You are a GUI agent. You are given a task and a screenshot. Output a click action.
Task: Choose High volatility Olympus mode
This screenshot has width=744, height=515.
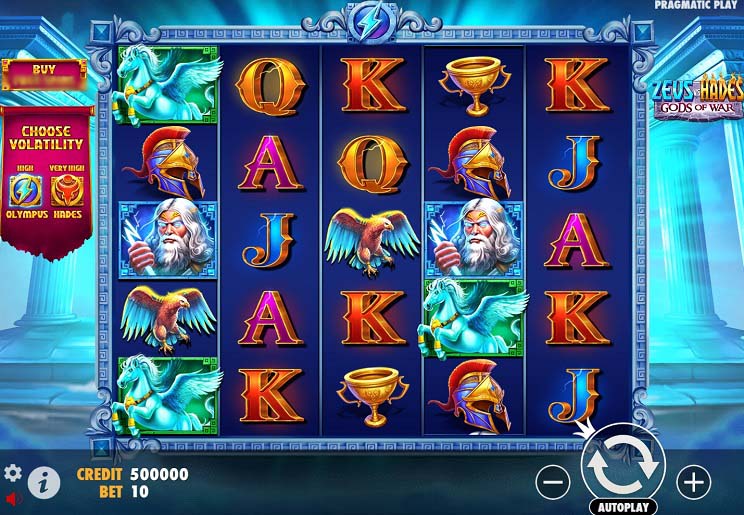pos(26,190)
